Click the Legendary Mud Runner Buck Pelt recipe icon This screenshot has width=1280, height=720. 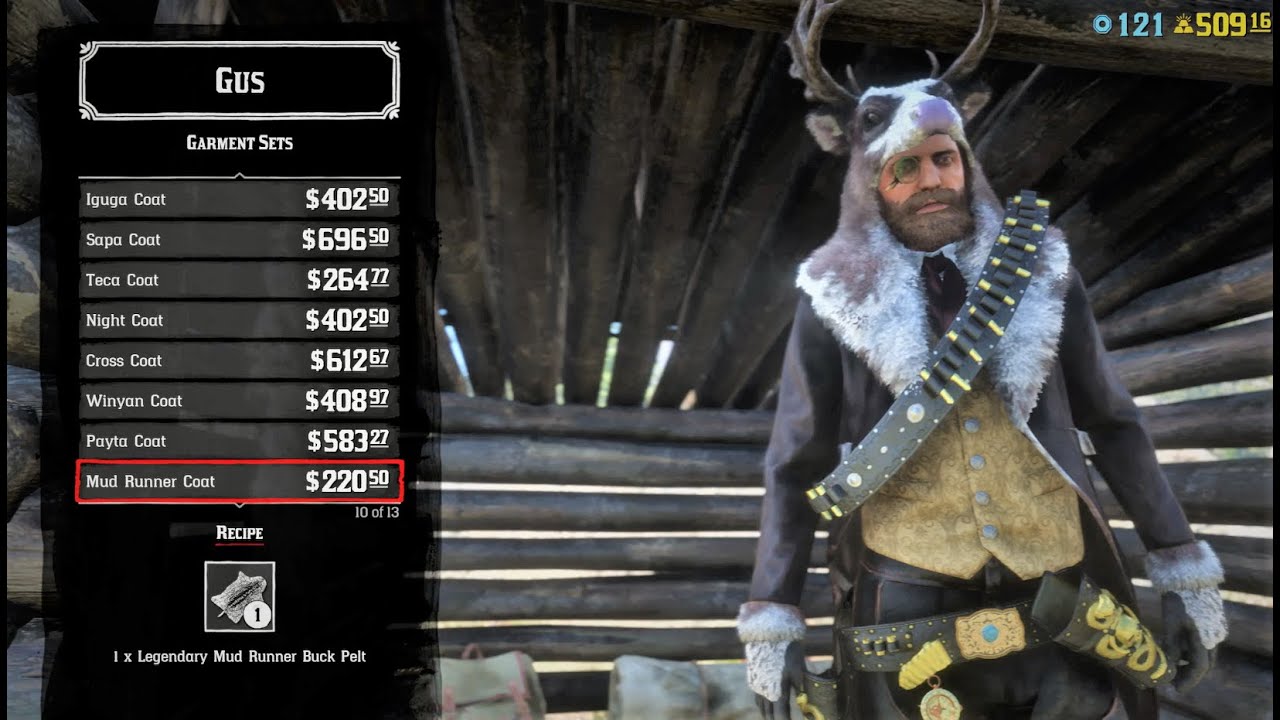coord(242,598)
